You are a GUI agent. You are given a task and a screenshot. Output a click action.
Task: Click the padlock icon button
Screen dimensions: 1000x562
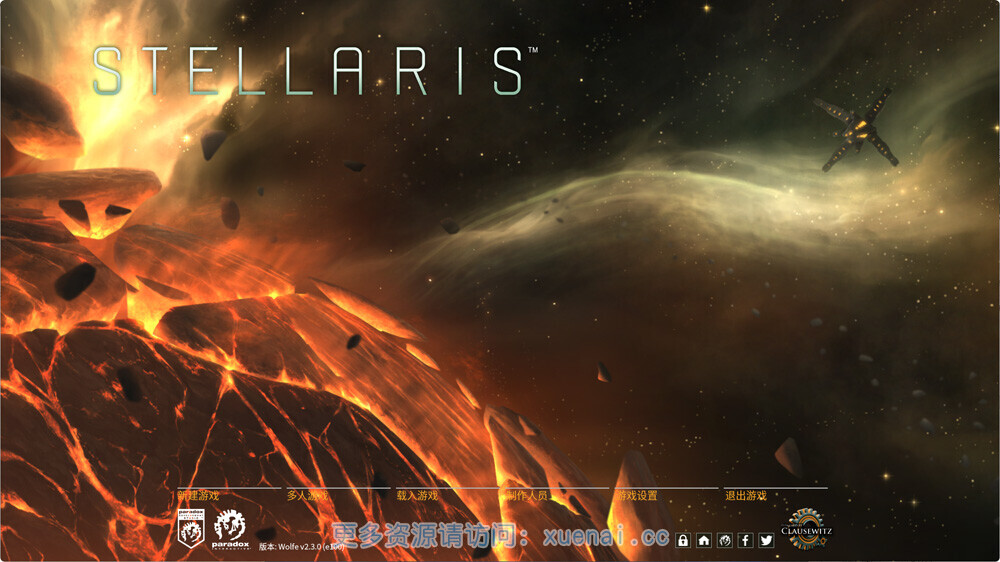coord(683,540)
